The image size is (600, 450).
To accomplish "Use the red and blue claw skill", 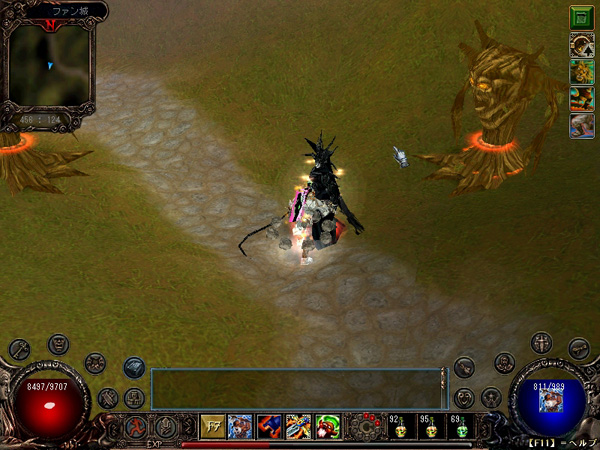I will (x=270, y=426).
